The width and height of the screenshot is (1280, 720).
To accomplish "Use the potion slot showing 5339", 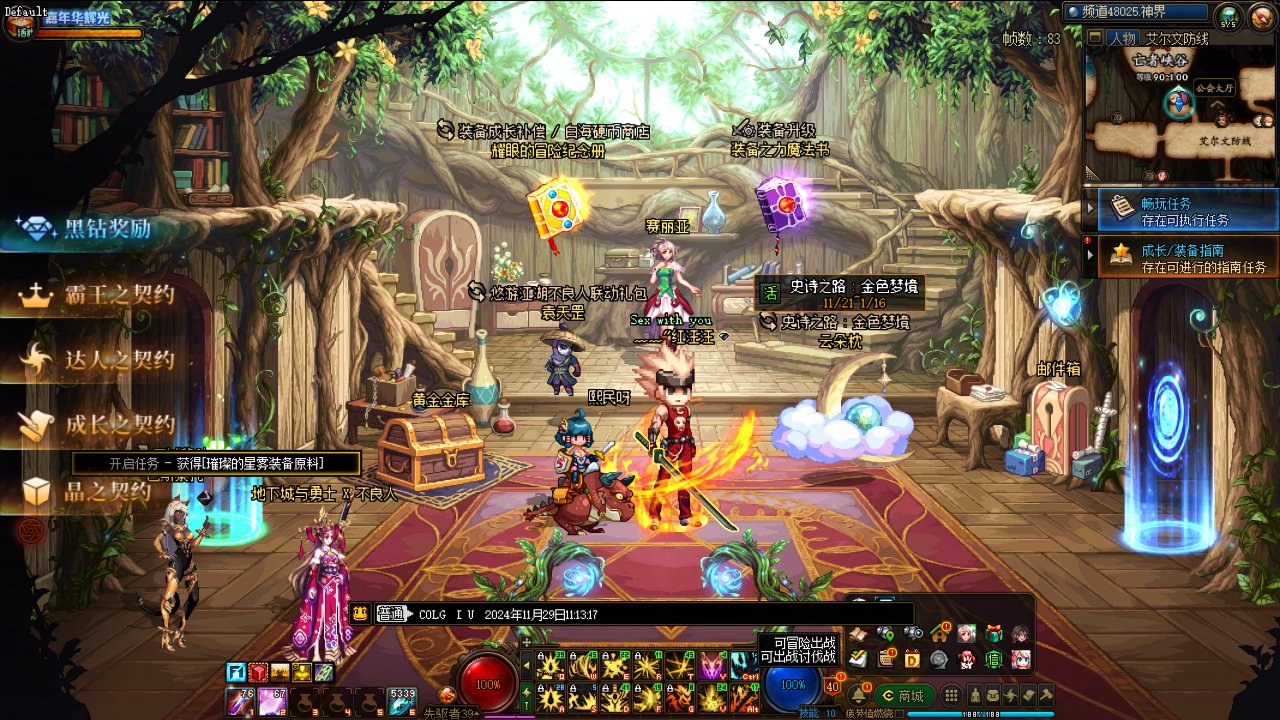I will tap(402, 701).
